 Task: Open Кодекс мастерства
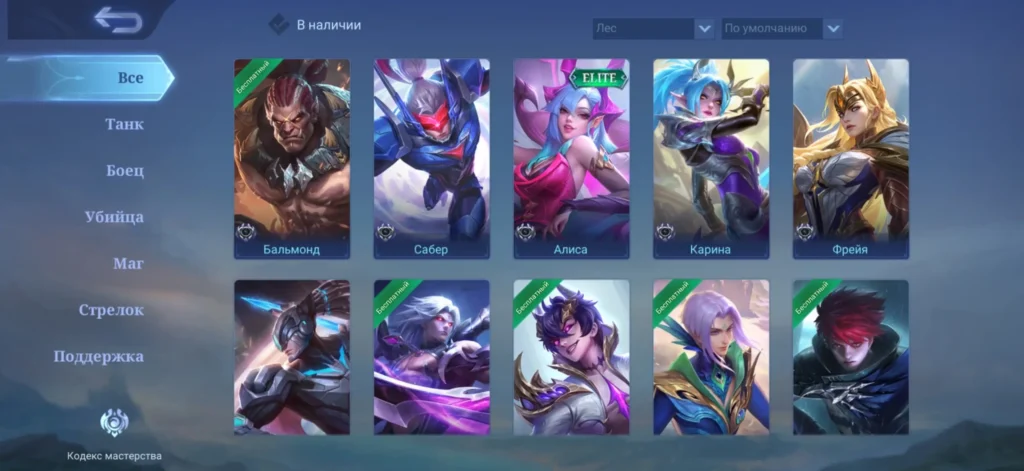[114, 434]
